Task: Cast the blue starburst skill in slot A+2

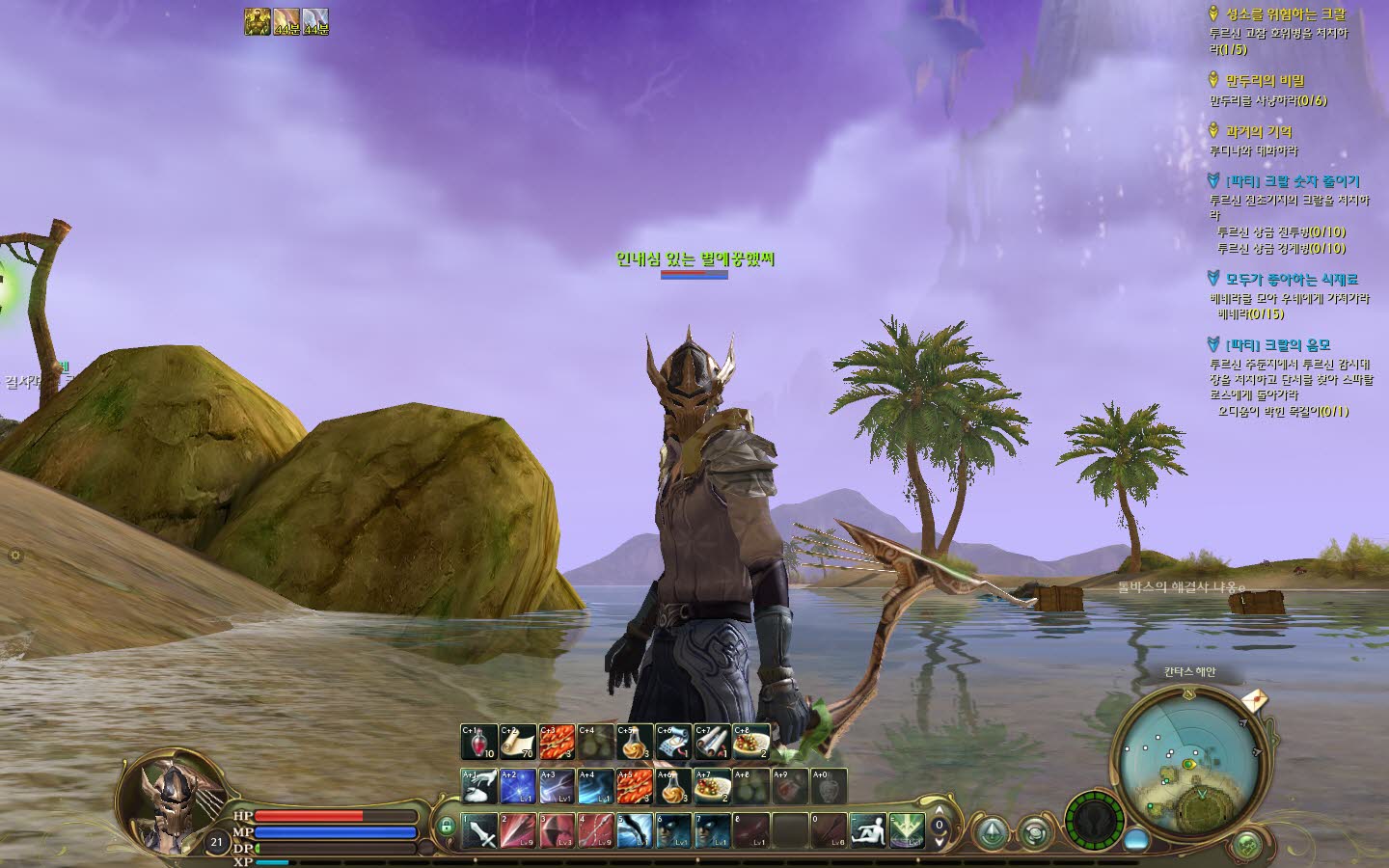Action: pos(518,786)
